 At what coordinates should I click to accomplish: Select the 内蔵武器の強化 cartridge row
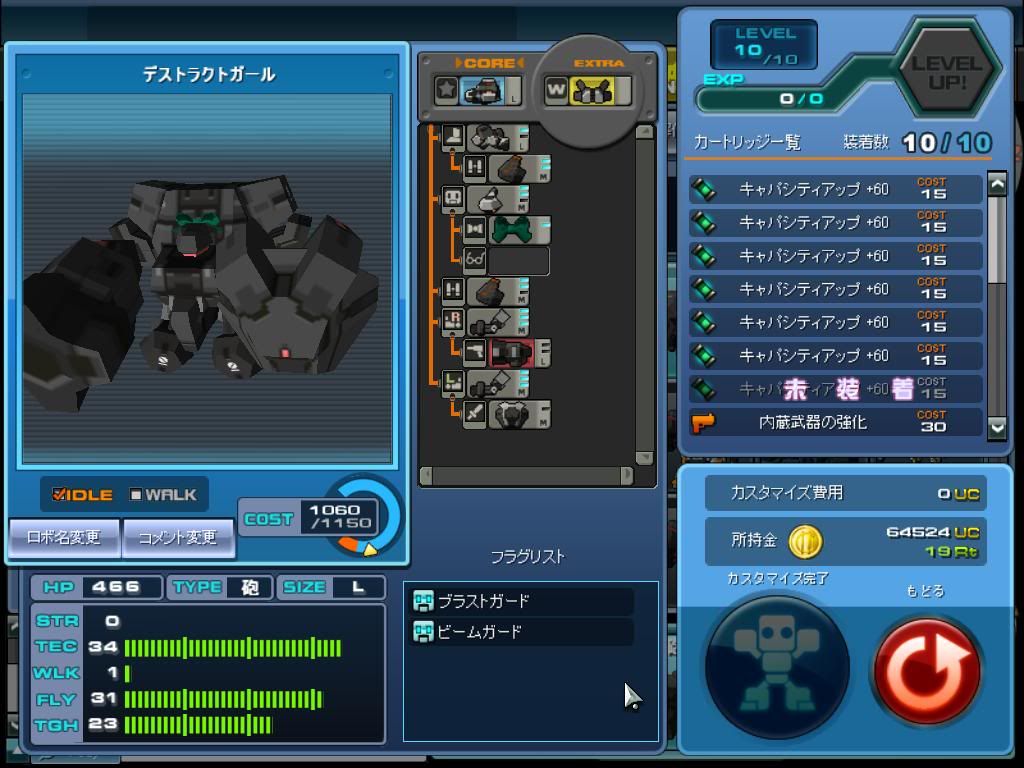pos(836,422)
